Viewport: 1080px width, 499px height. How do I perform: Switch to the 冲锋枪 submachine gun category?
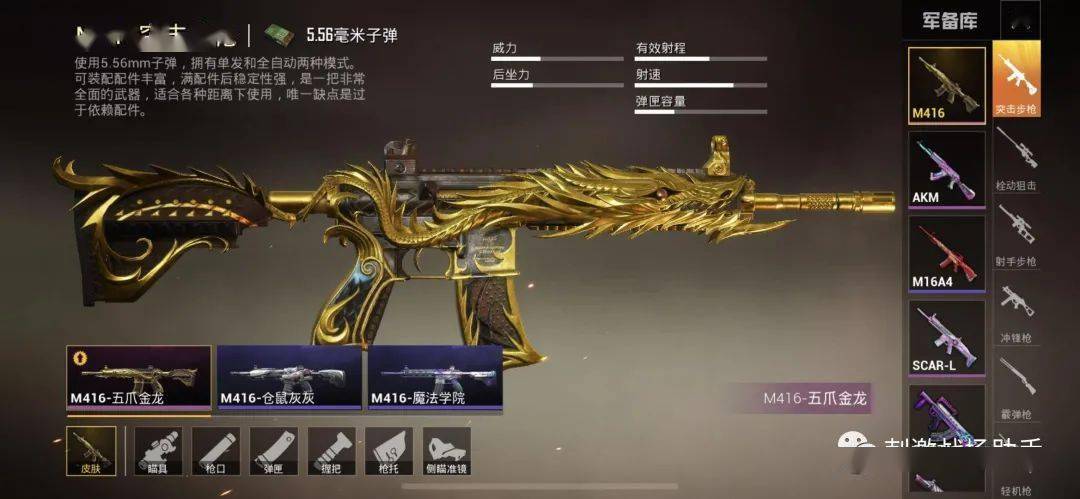[x=1016, y=310]
